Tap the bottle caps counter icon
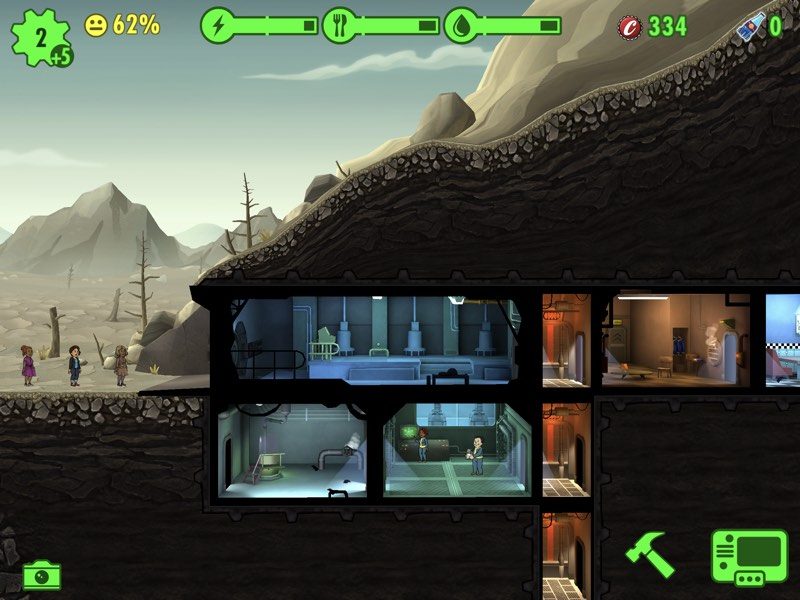 pos(630,26)
